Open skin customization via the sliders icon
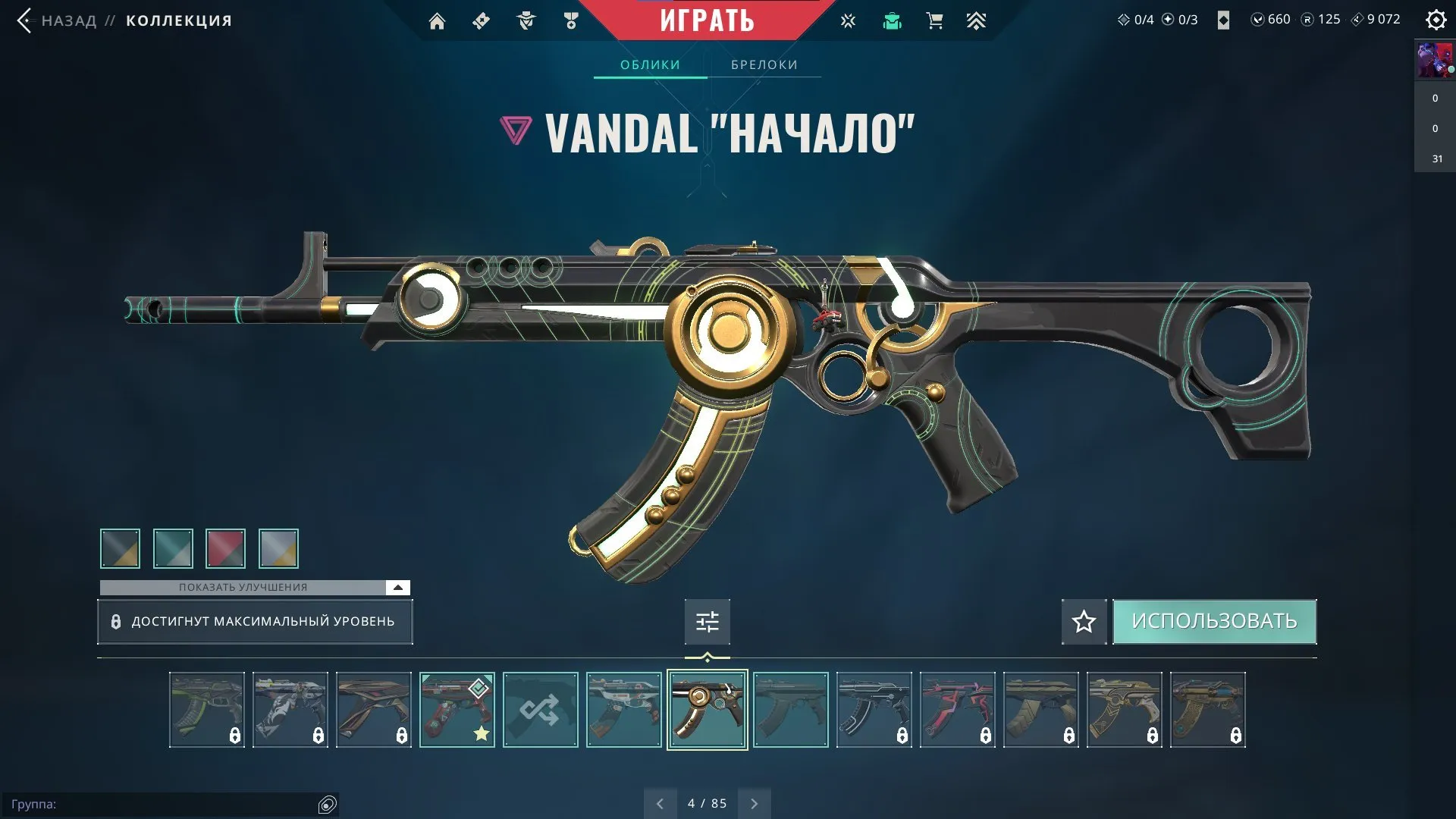 (x=706, y=621)
